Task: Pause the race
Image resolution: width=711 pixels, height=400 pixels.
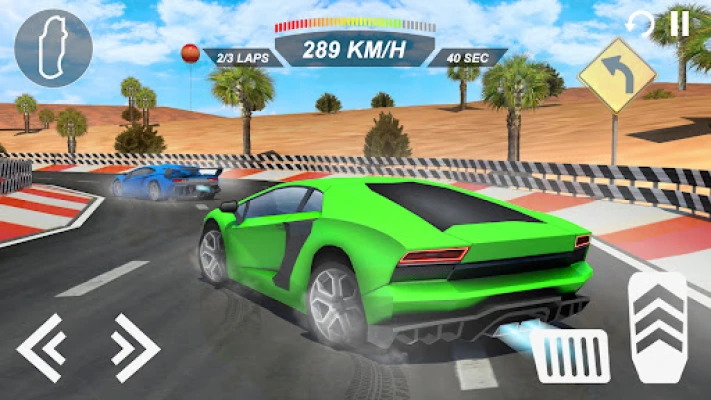Action: pyautogui.click(x=679, y=23)
